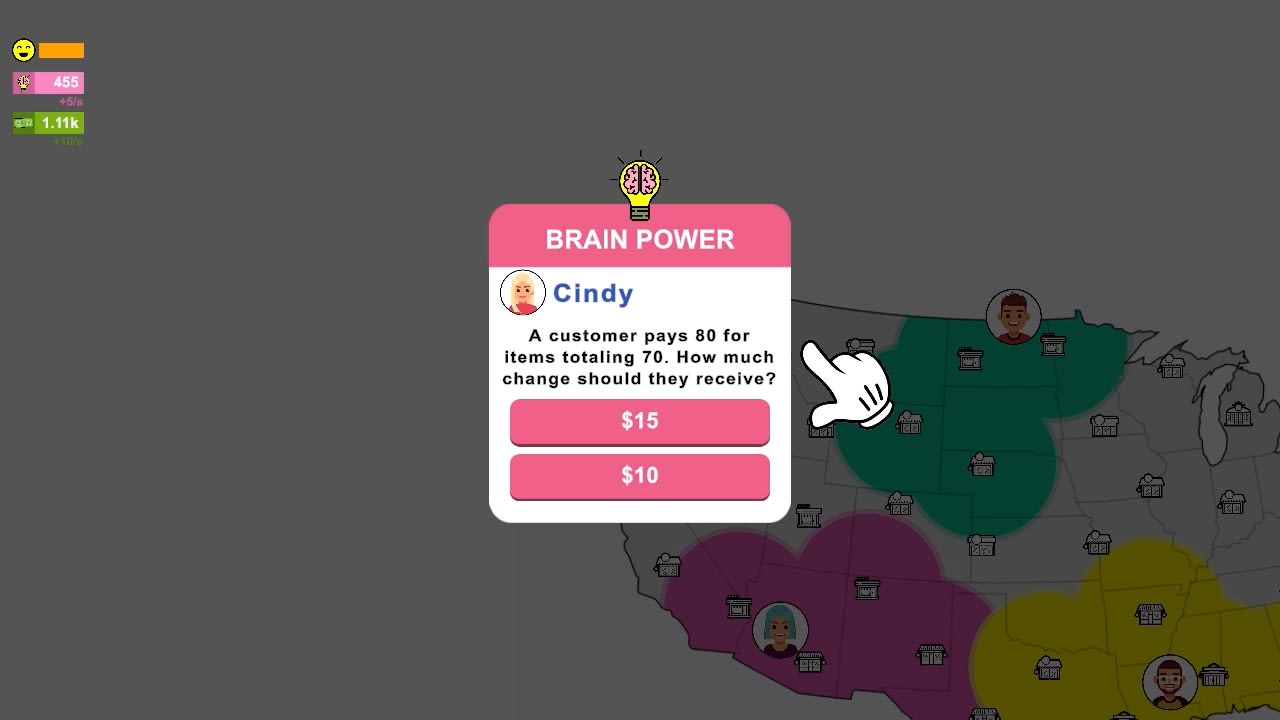Answer the quiz with $15
Screen dimensions: 1280x720
click(x=639, y=421)
